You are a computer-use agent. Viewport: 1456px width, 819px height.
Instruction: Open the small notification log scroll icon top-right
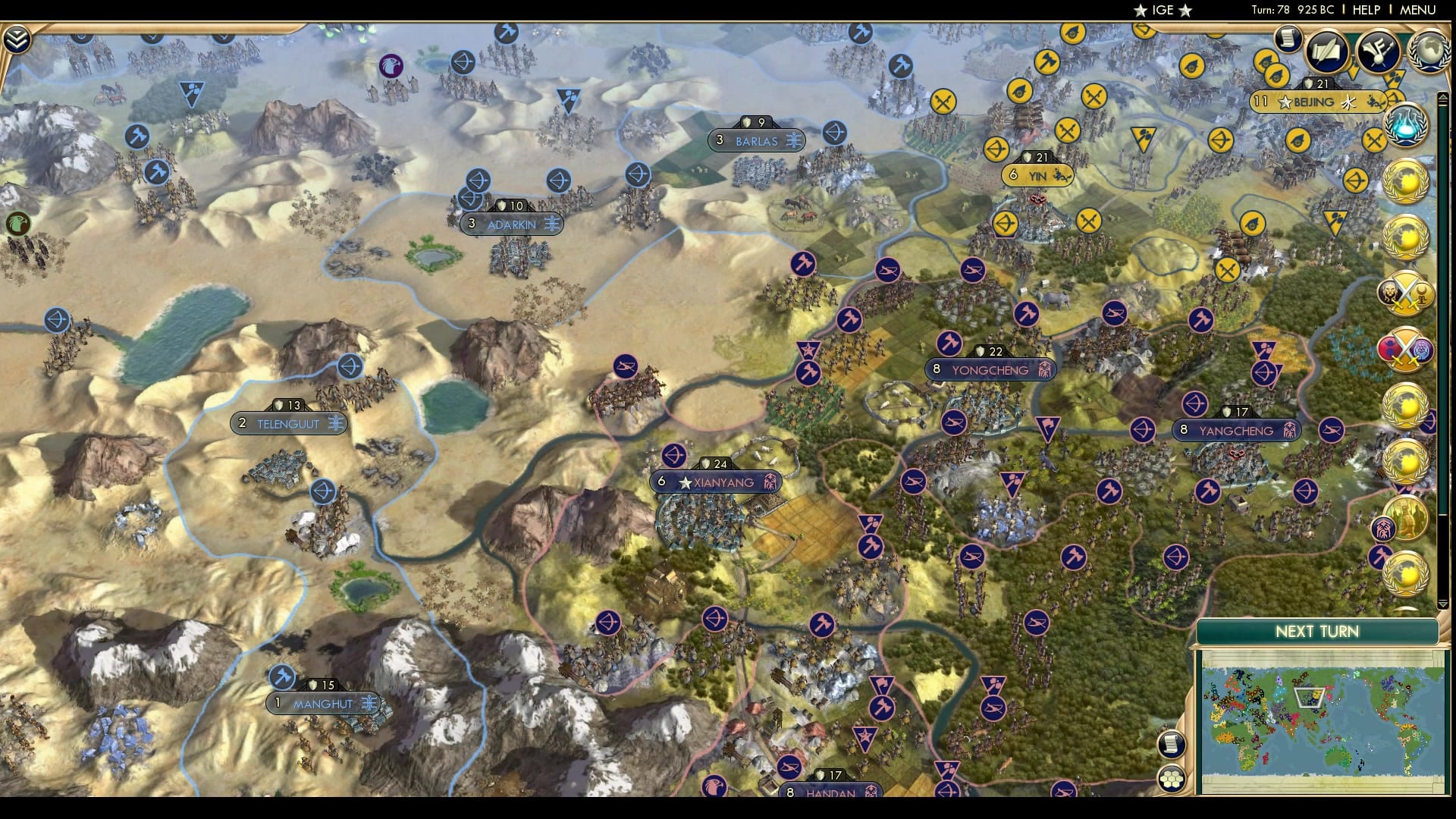1289,39
